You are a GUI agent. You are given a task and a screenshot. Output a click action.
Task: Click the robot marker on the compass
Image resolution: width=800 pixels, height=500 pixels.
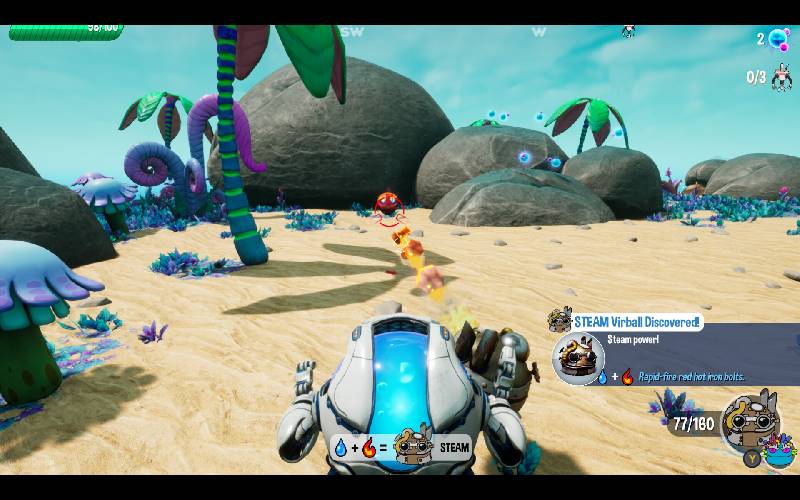click(x=629, y=31)
